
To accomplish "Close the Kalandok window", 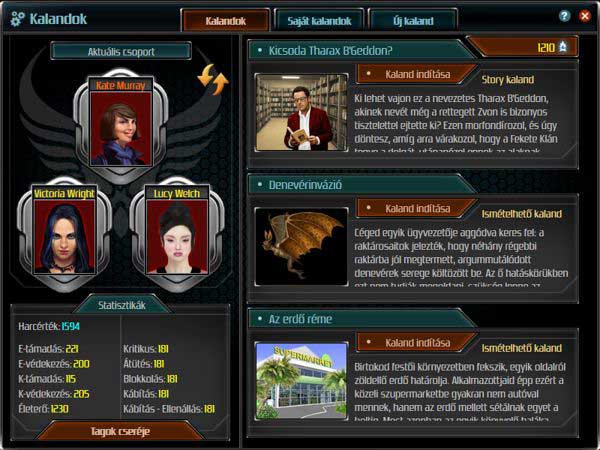I will (584, 16).
